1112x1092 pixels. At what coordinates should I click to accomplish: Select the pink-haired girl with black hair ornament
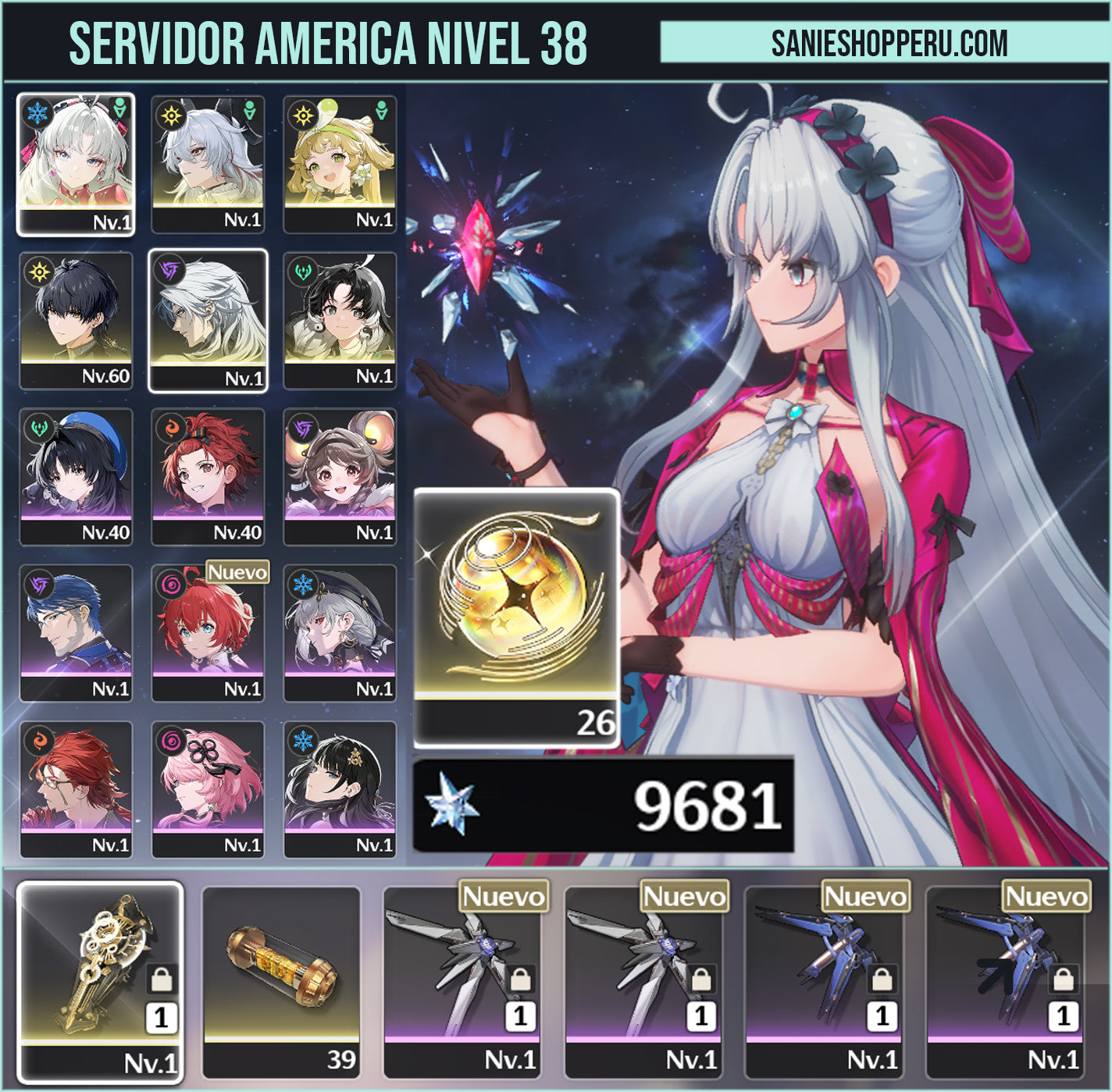click(208, 788)
